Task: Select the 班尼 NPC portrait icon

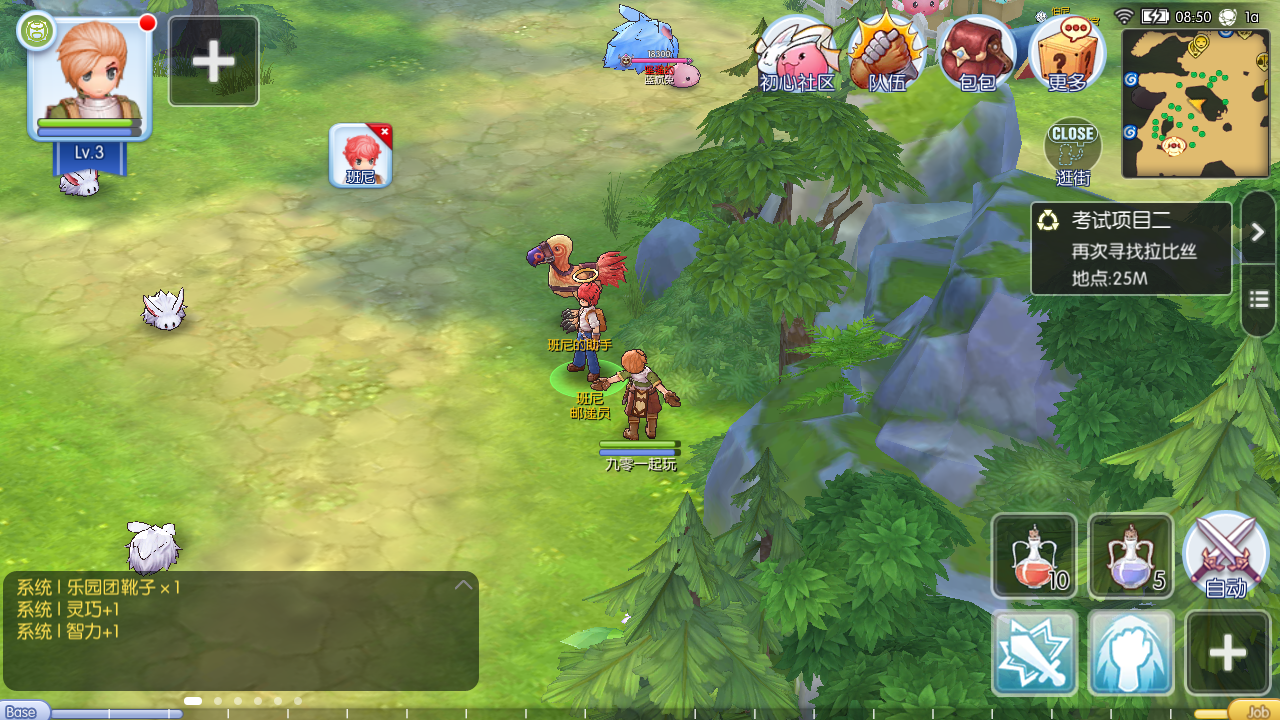Action: point(358,156)
